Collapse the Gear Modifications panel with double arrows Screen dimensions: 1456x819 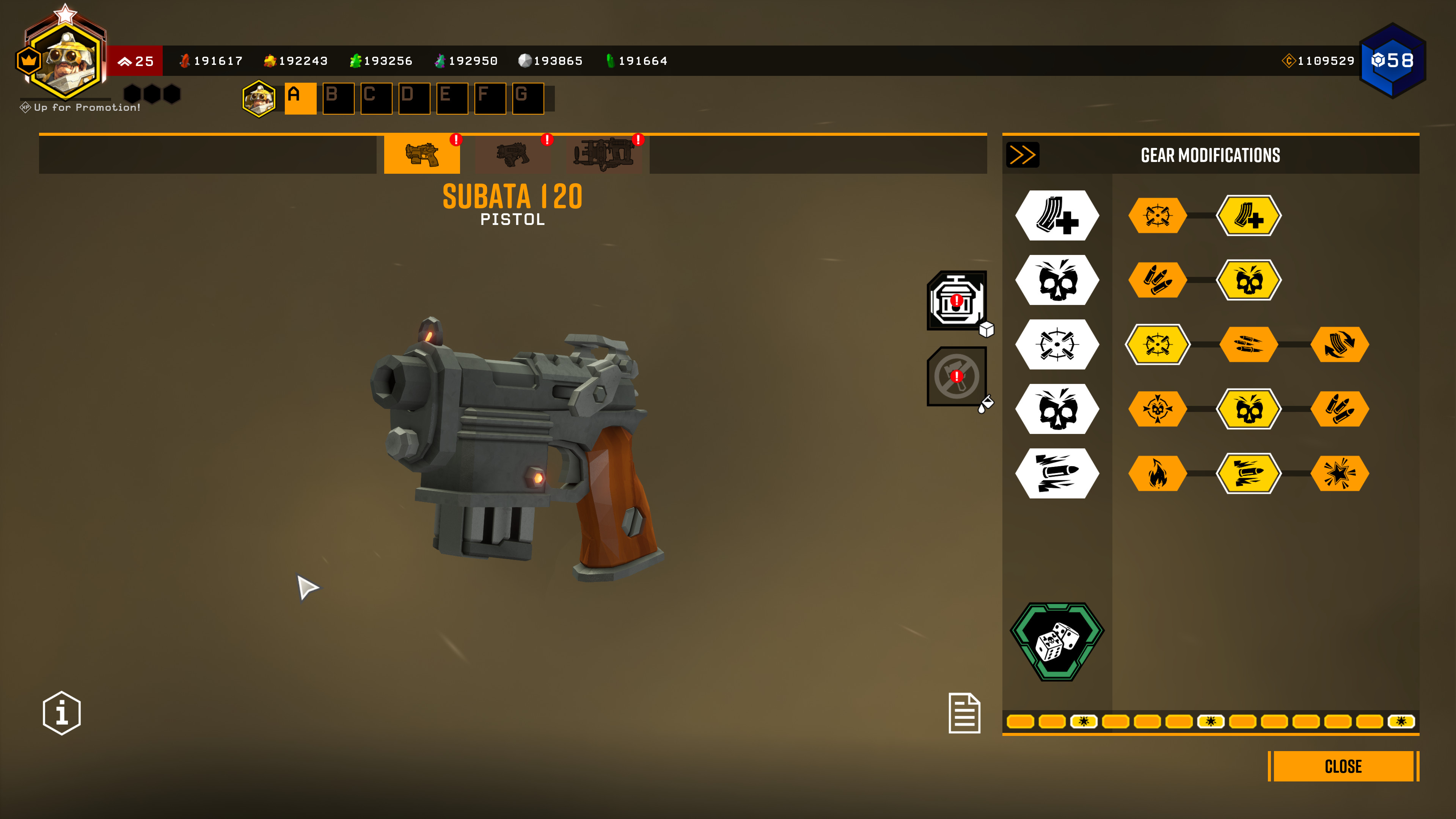tap(1022, 155)
